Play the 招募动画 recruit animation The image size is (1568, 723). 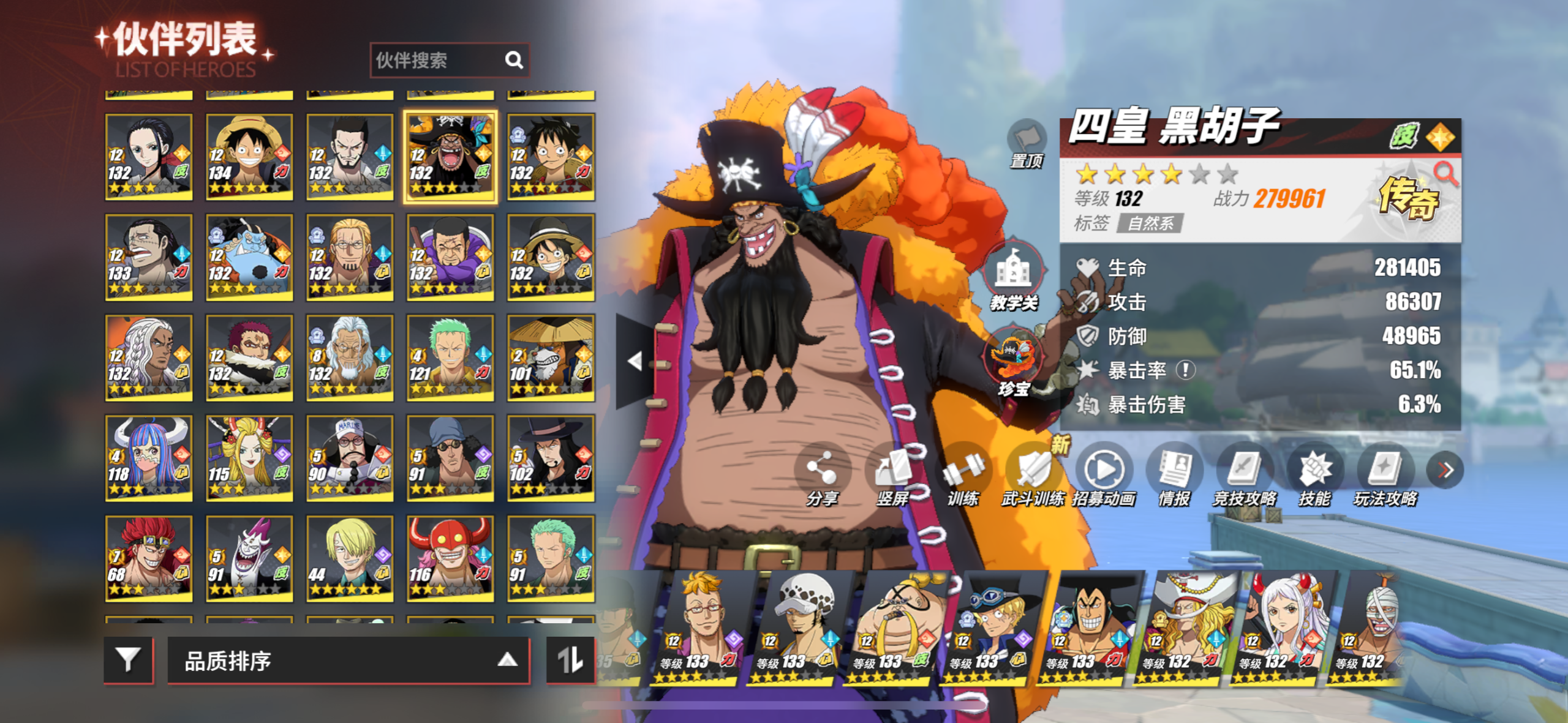(1104, 474)
